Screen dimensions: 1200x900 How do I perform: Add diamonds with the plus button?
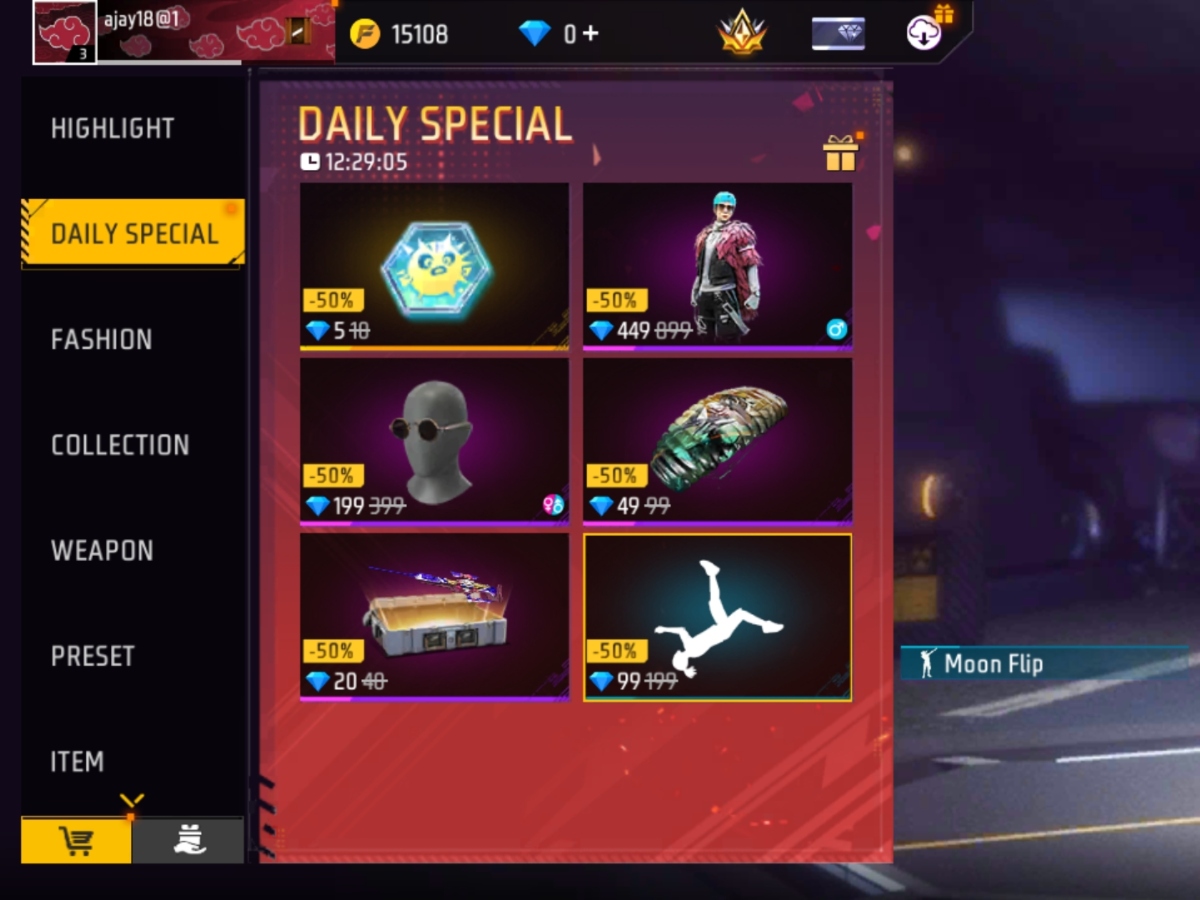tap(590, 34)
